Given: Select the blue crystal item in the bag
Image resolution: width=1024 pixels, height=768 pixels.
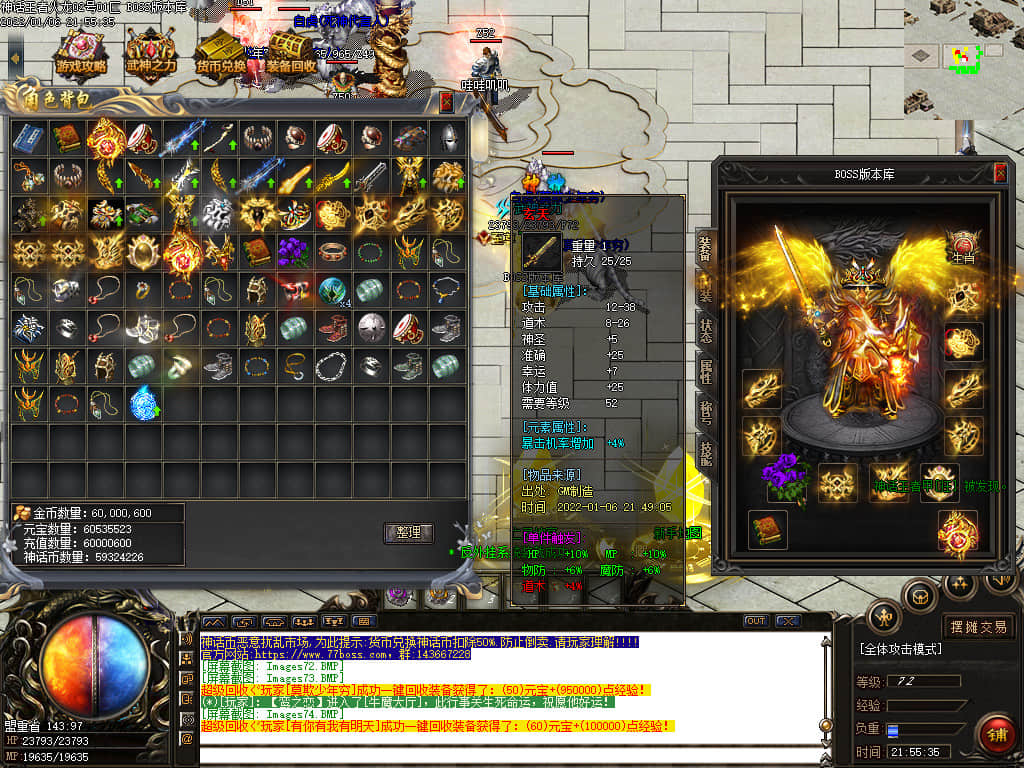Looking at the screenshot, I should [x=143, y=403].
